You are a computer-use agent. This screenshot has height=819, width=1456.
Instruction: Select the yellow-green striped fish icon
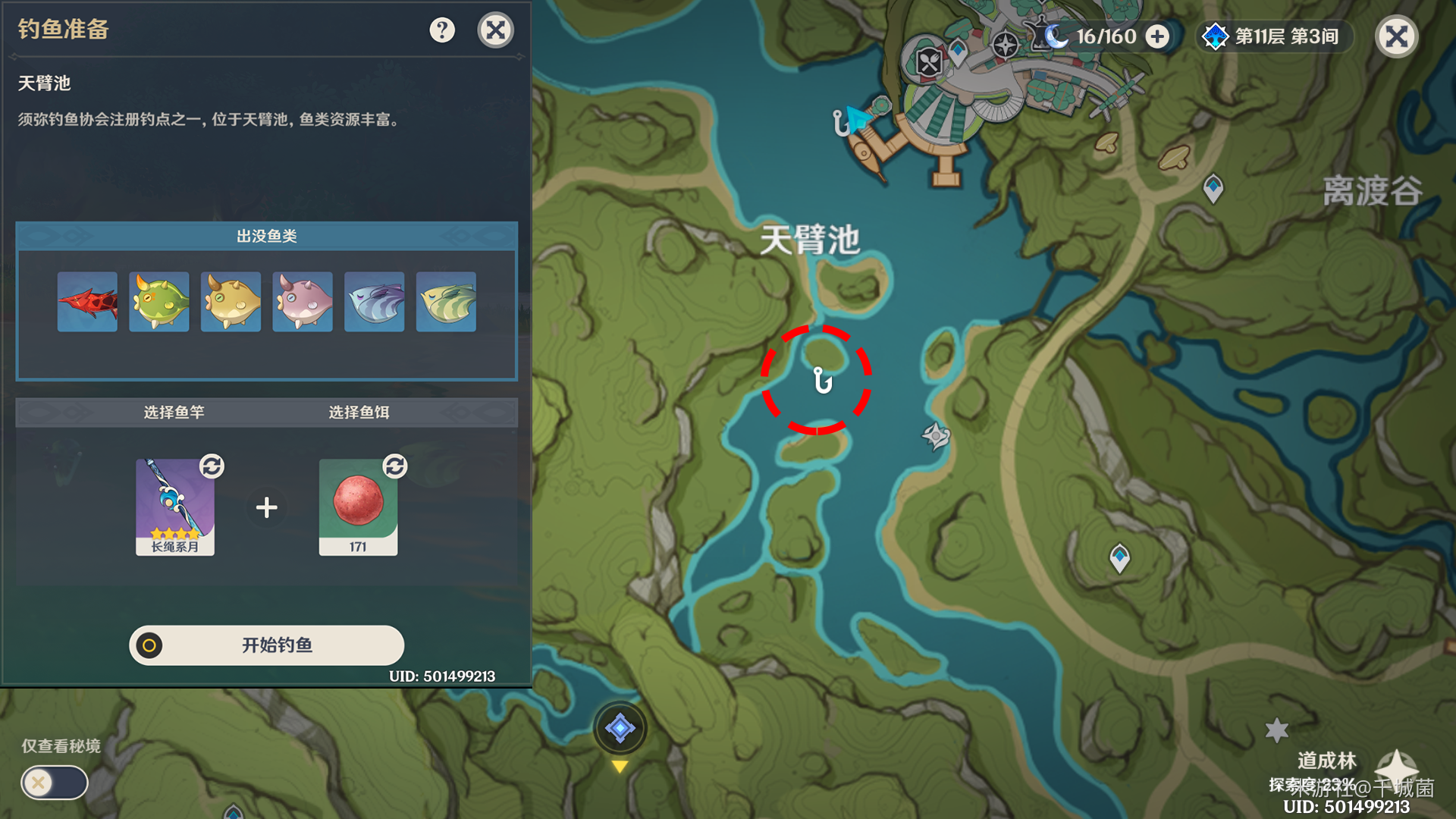446,302
